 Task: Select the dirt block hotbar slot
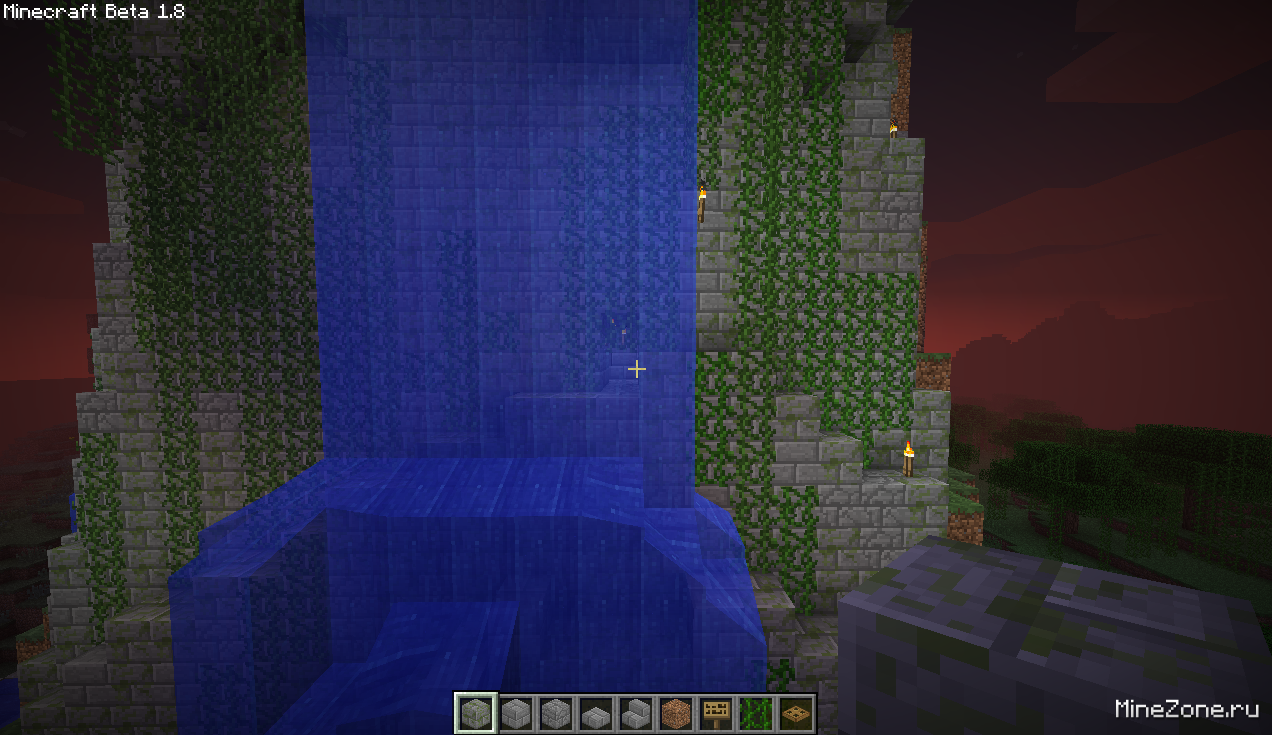675,714
